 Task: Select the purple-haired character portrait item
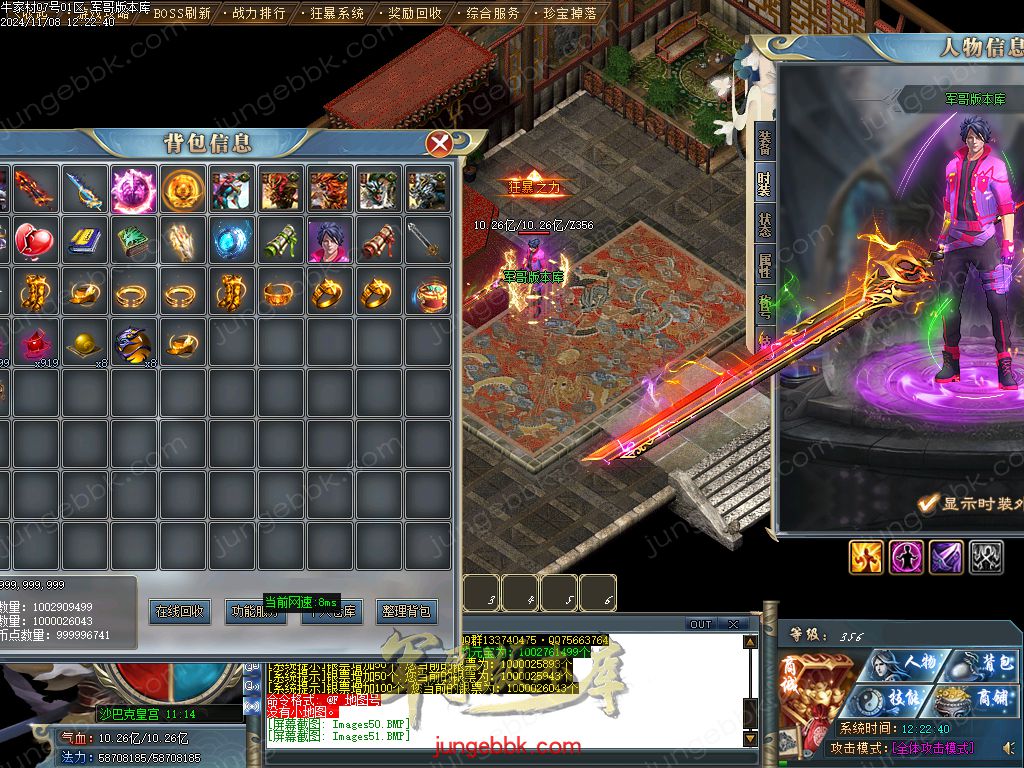pos(329,241)
